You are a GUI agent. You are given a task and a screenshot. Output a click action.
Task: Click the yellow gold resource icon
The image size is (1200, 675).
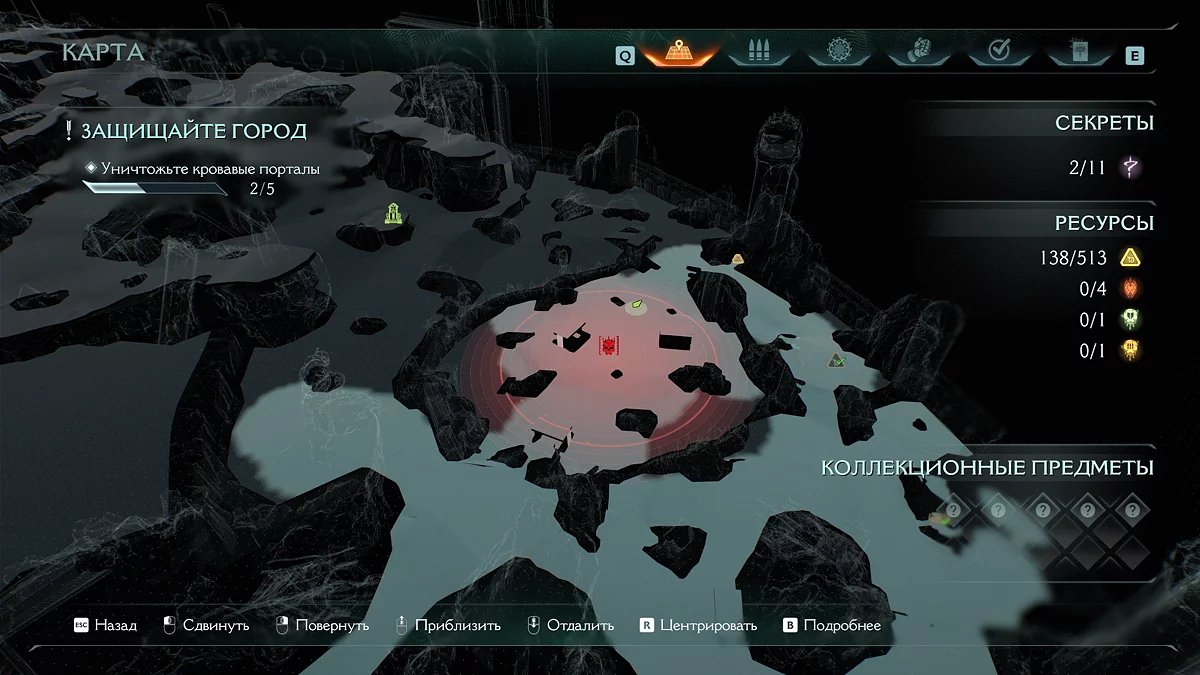click(1131, 258)
